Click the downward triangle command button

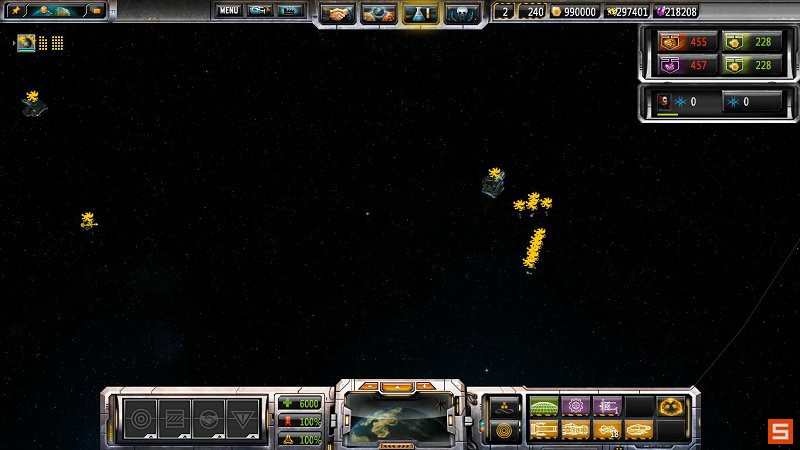tap(240, 419)
